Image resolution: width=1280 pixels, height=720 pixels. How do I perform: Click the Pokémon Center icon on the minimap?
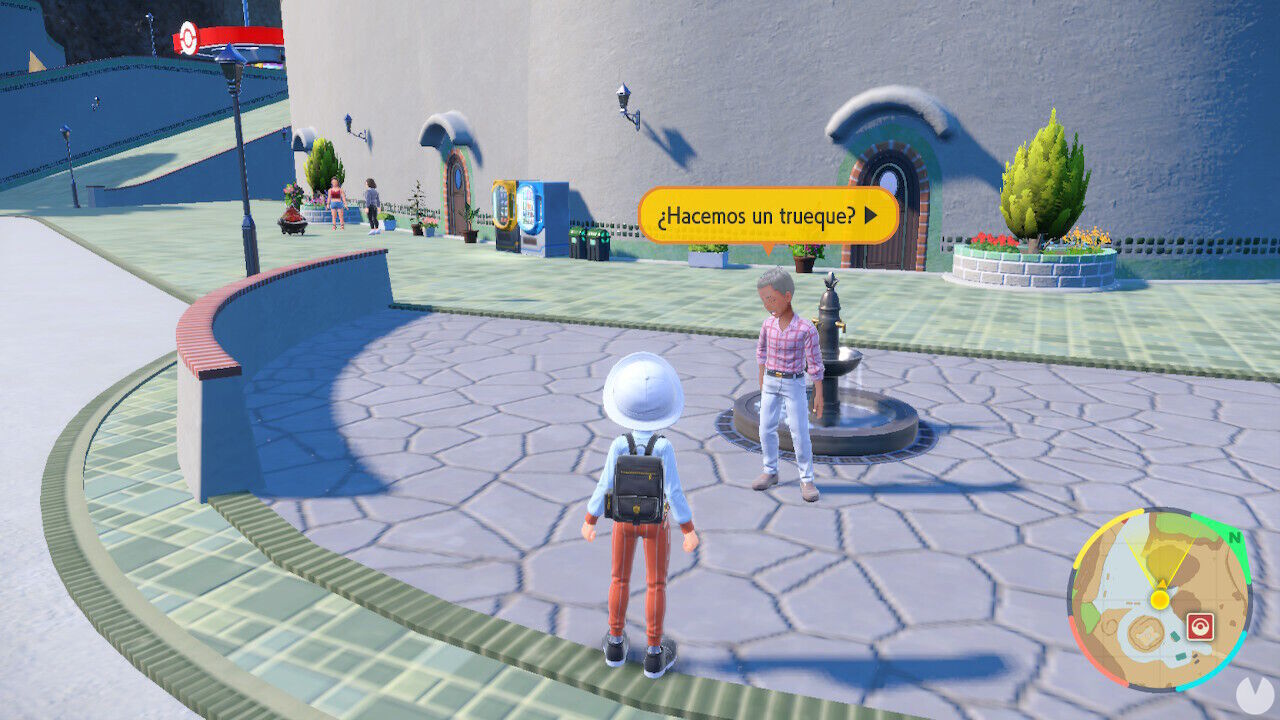pos(1202,625)
